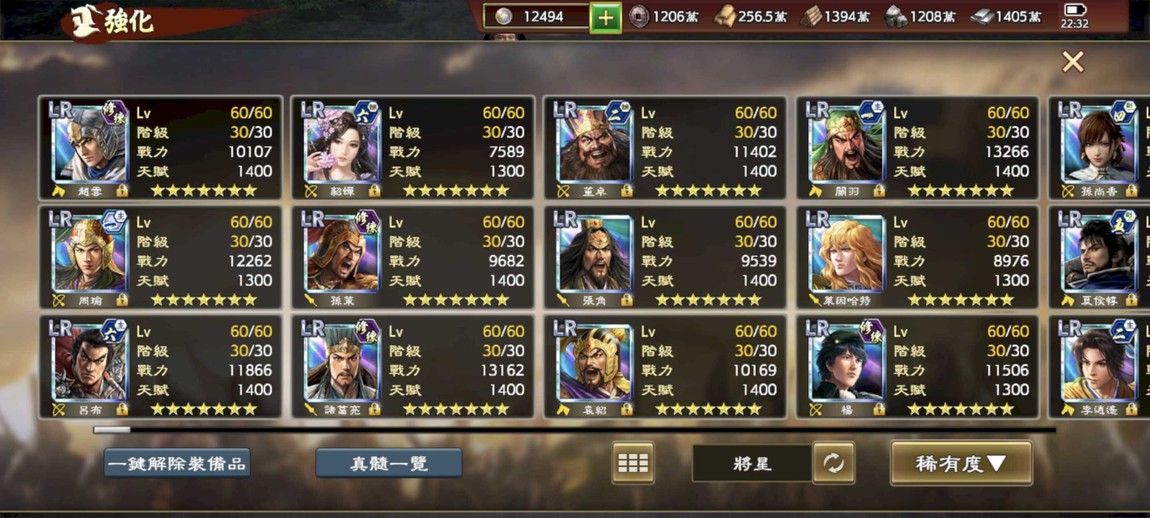Choose the 諸葛亮 general card

412,366
